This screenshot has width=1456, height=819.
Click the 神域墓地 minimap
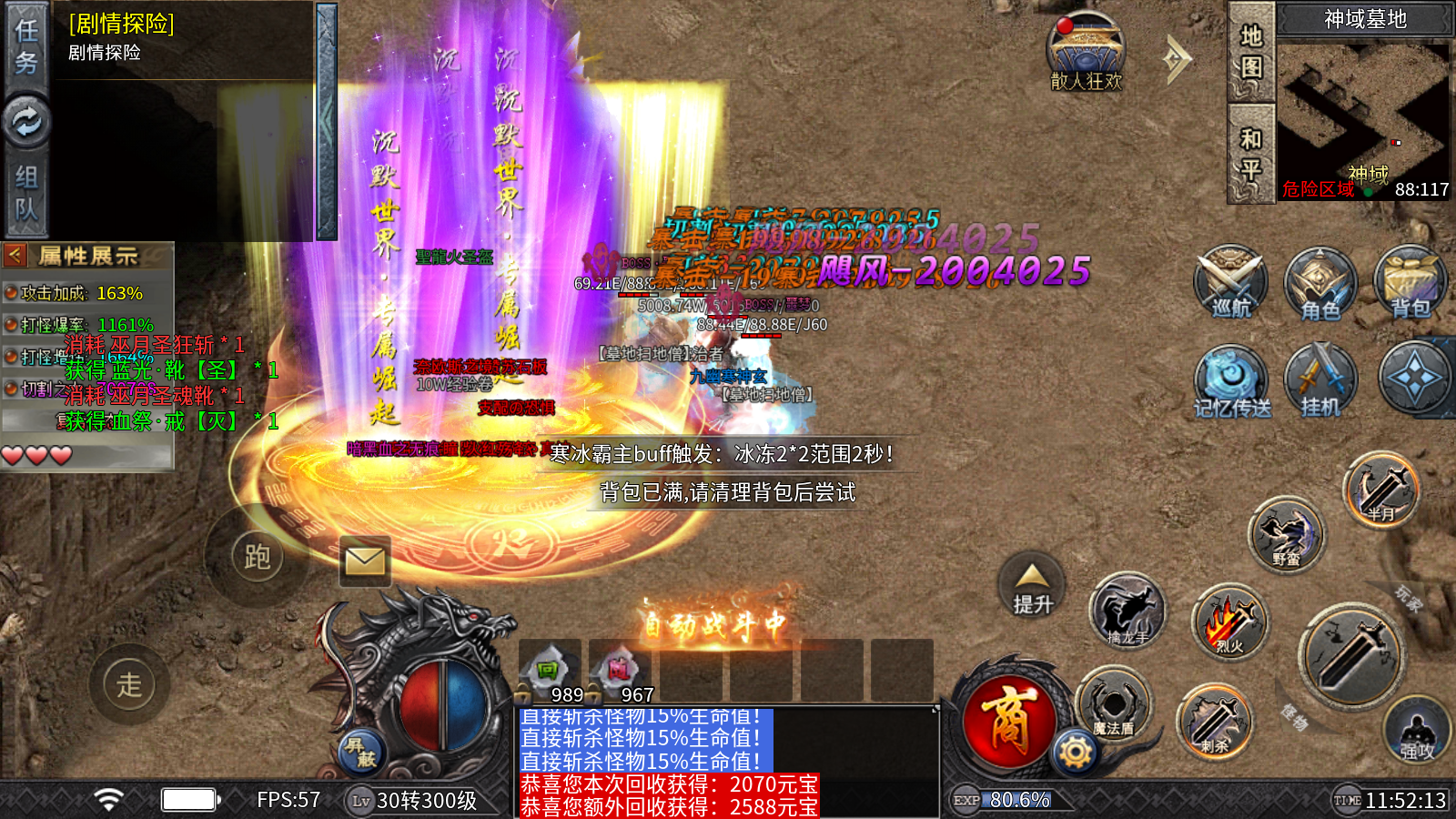click(1363, 114)
